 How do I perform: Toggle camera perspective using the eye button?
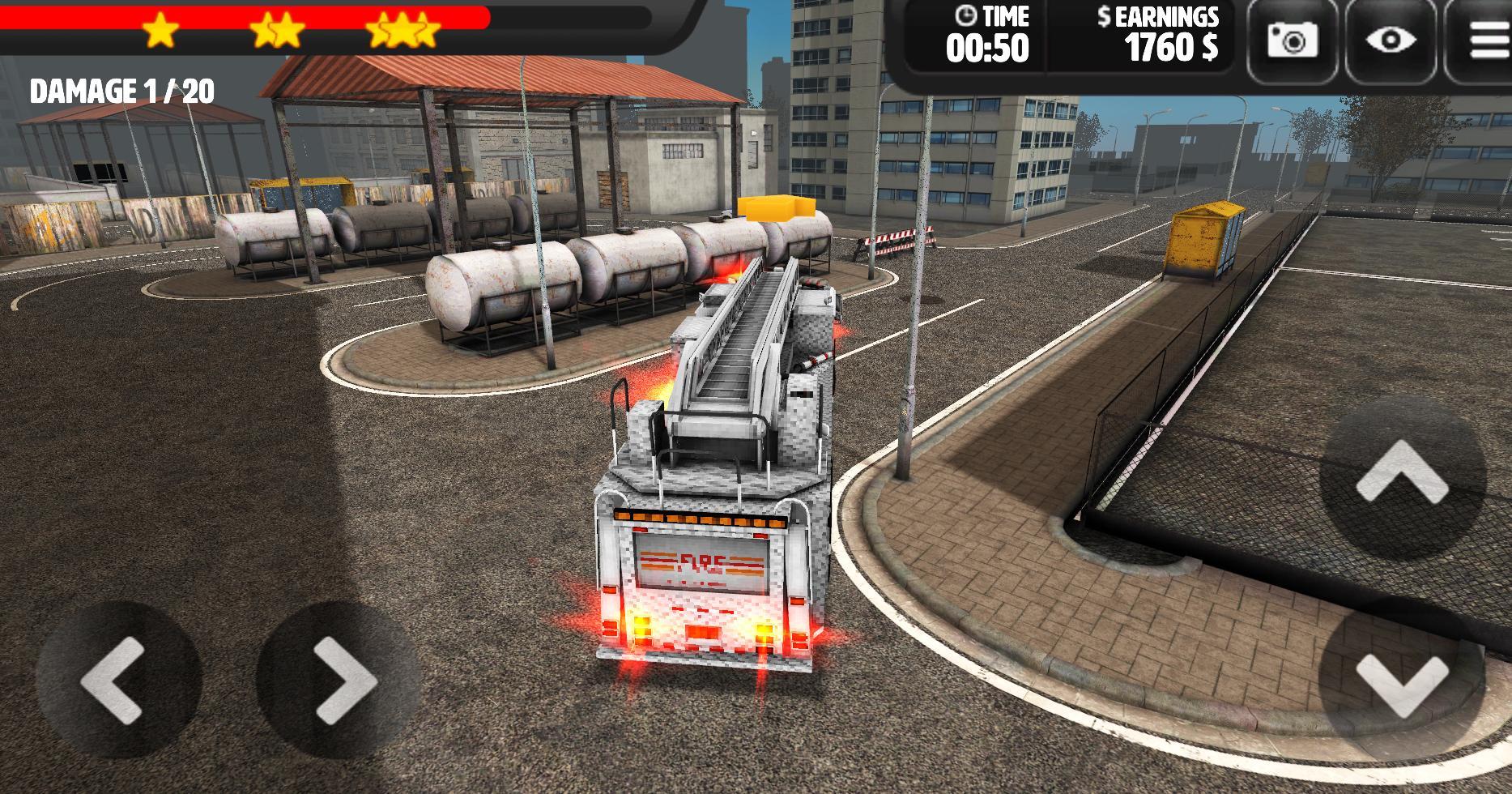tap(1390, 36)
